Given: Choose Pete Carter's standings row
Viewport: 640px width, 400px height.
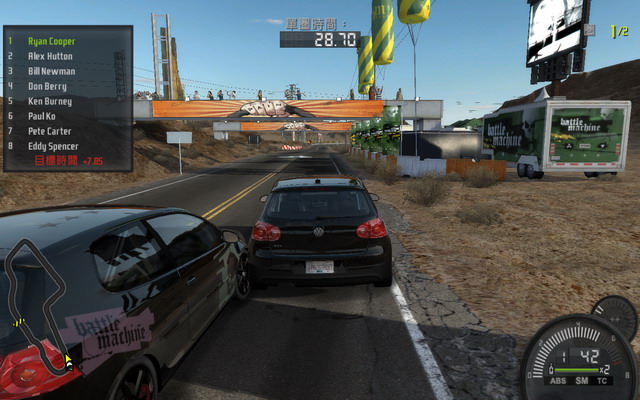Looking at the screenshot, I should point(49,131).
